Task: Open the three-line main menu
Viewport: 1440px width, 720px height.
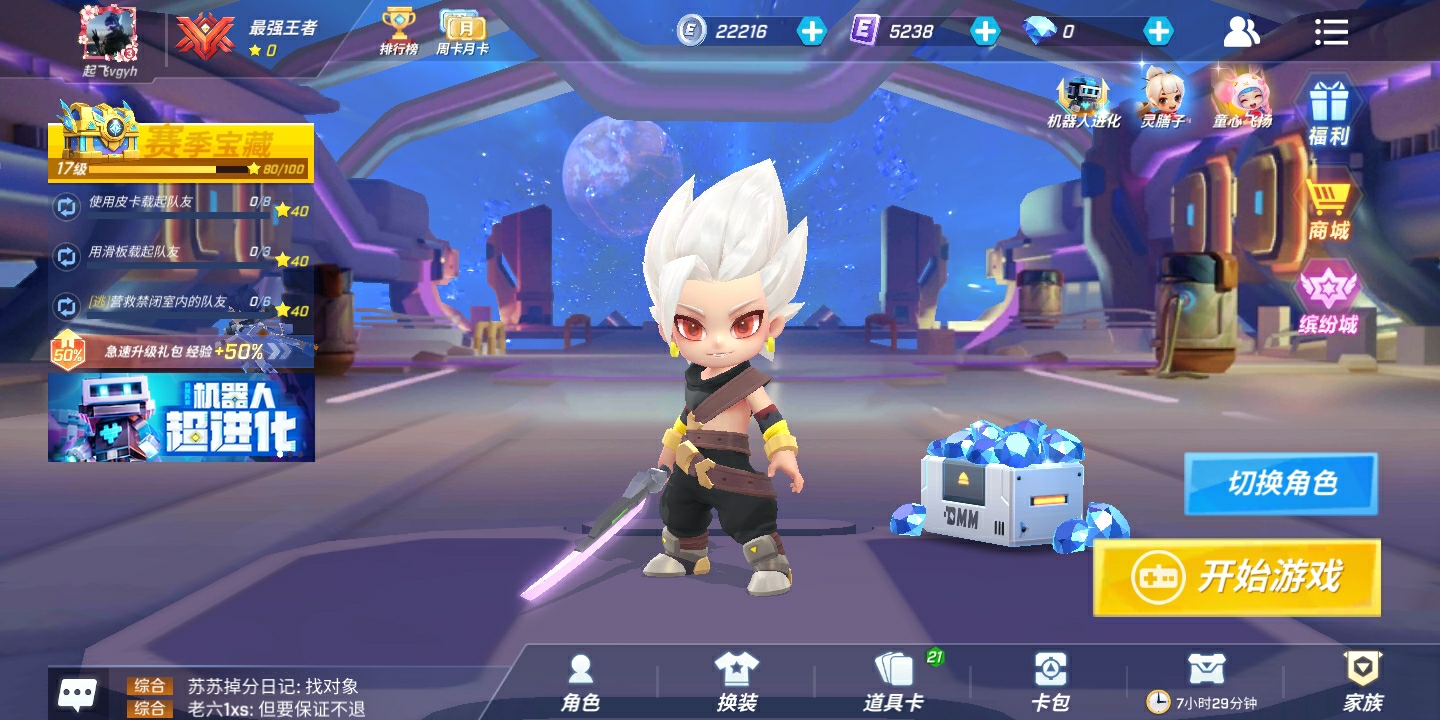Action: [1331, 32]
